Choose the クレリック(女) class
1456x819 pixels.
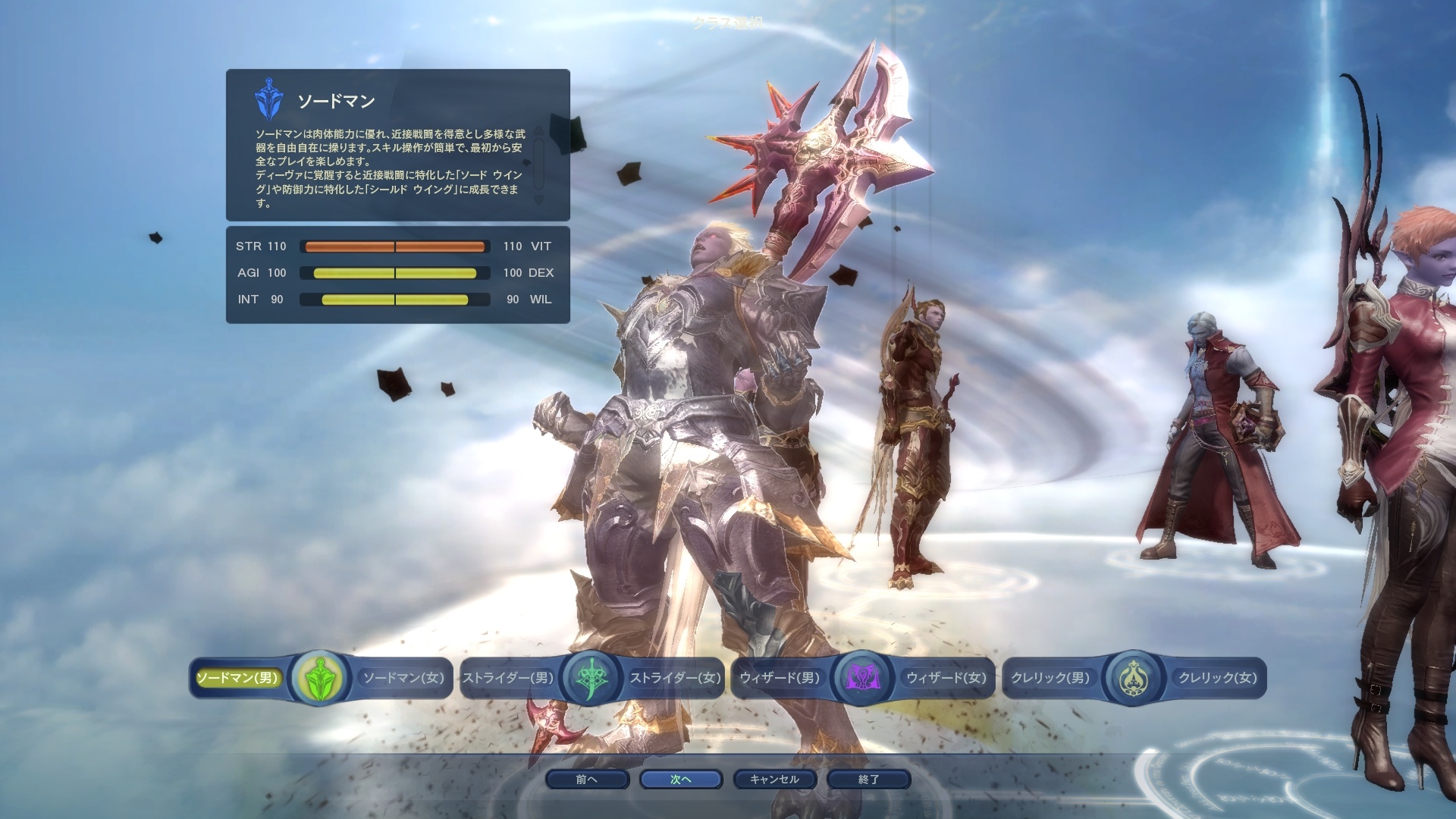[1217, 678]
